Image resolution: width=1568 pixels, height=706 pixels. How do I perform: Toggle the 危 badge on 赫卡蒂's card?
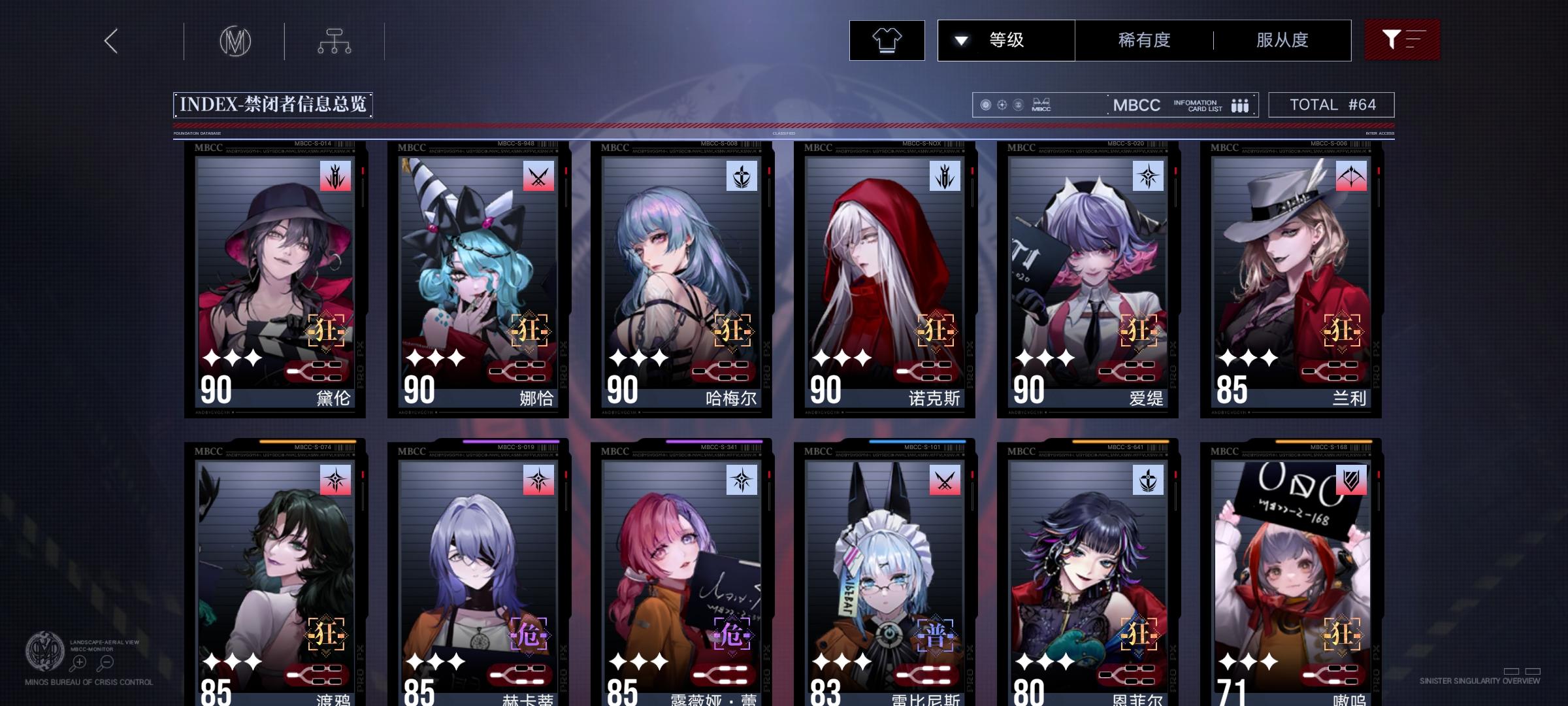[528, 632]
